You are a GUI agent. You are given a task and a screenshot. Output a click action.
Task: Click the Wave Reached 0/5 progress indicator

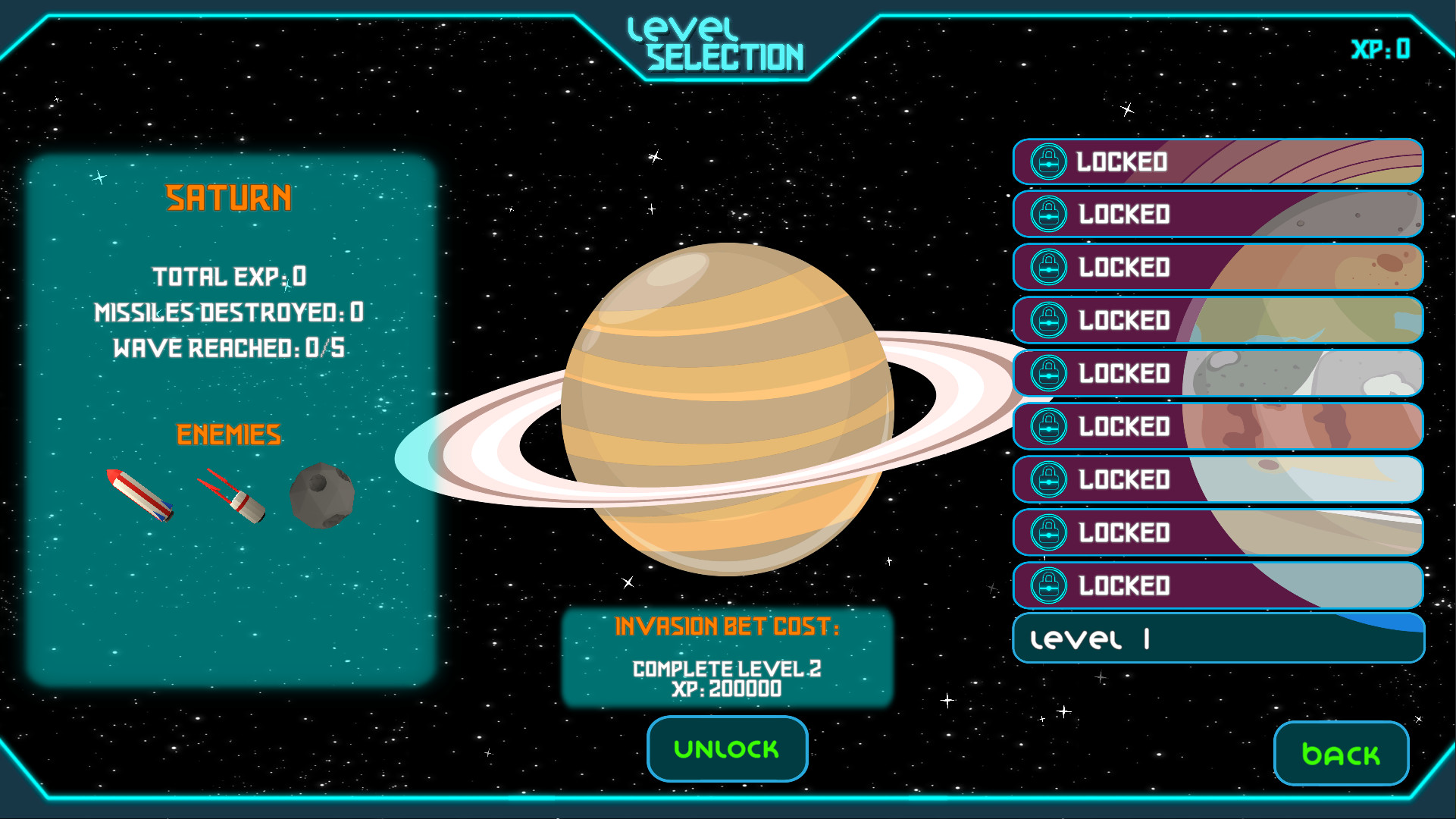point(228,348)
